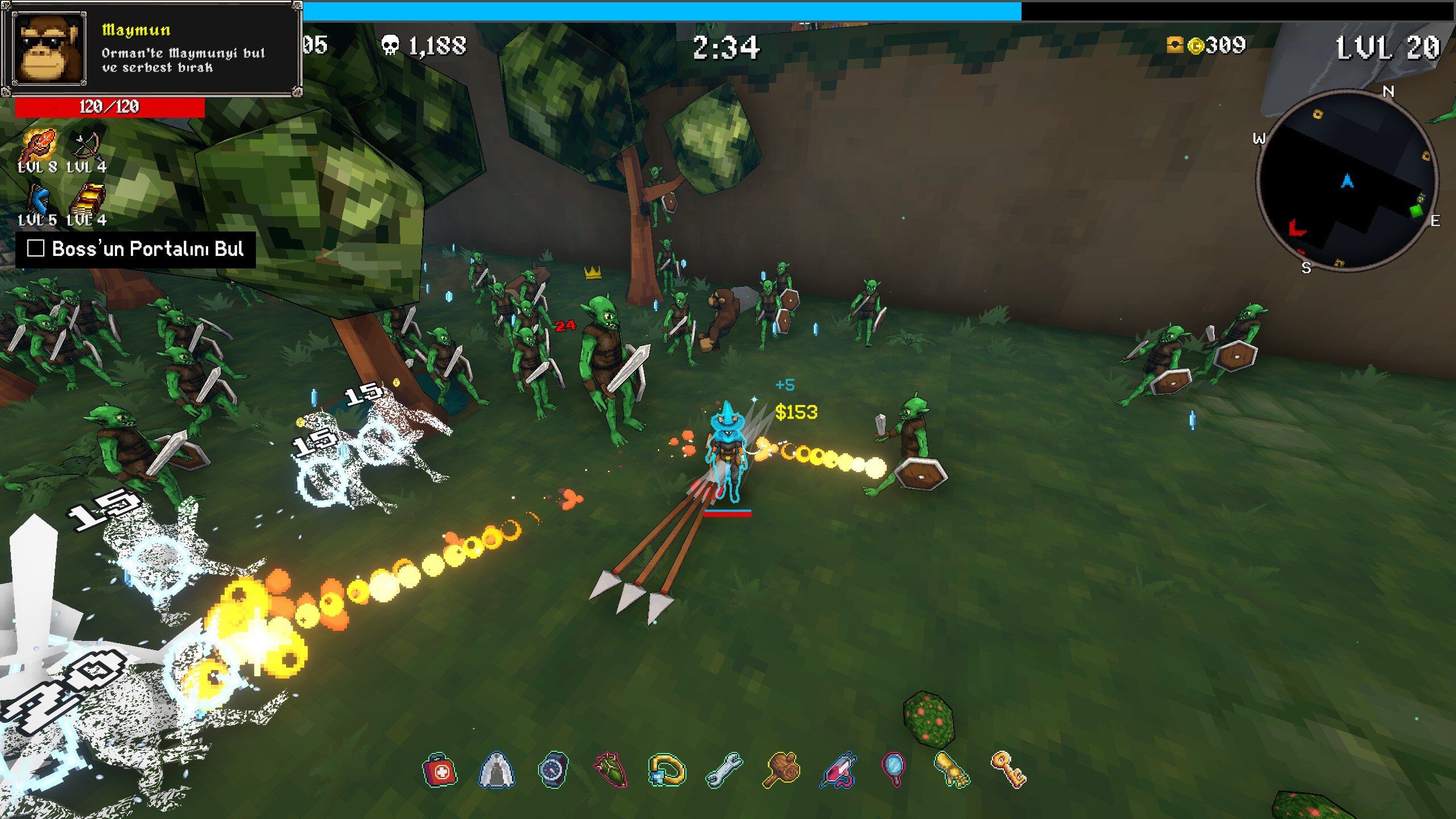The height and width of the screenshot is (819, 1456).
Task: Click the monkey portrait in quest popup
Action: [49, 49]
